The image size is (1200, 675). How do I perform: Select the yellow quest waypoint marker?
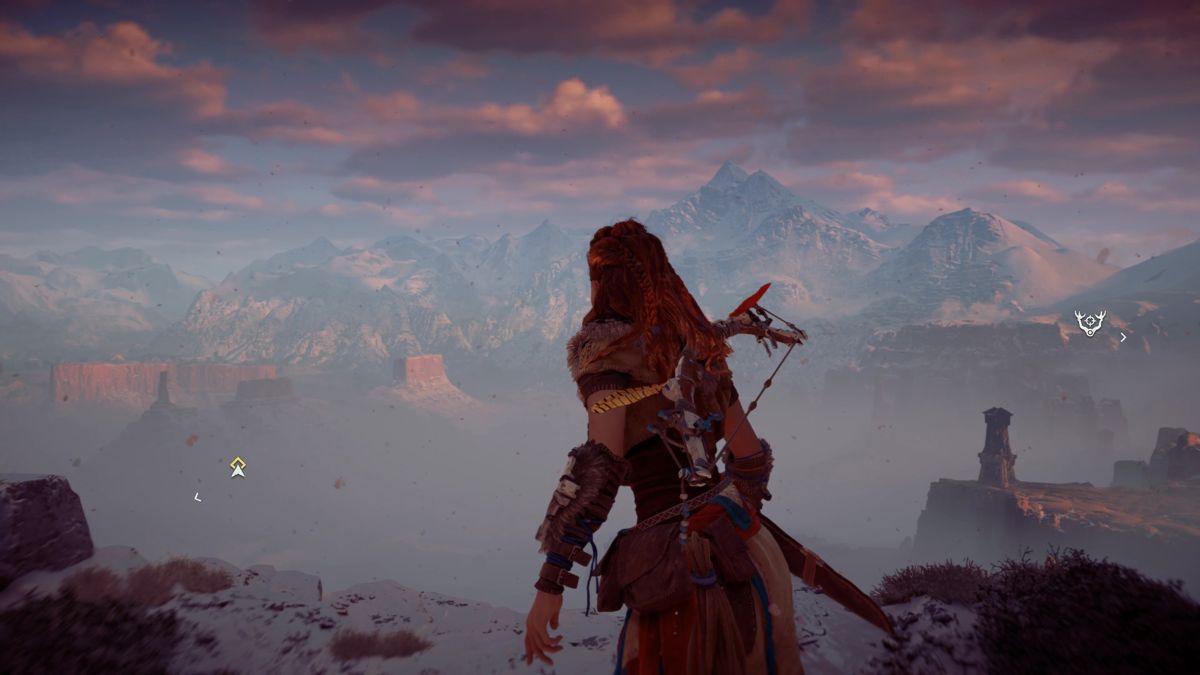pos(237,466)
